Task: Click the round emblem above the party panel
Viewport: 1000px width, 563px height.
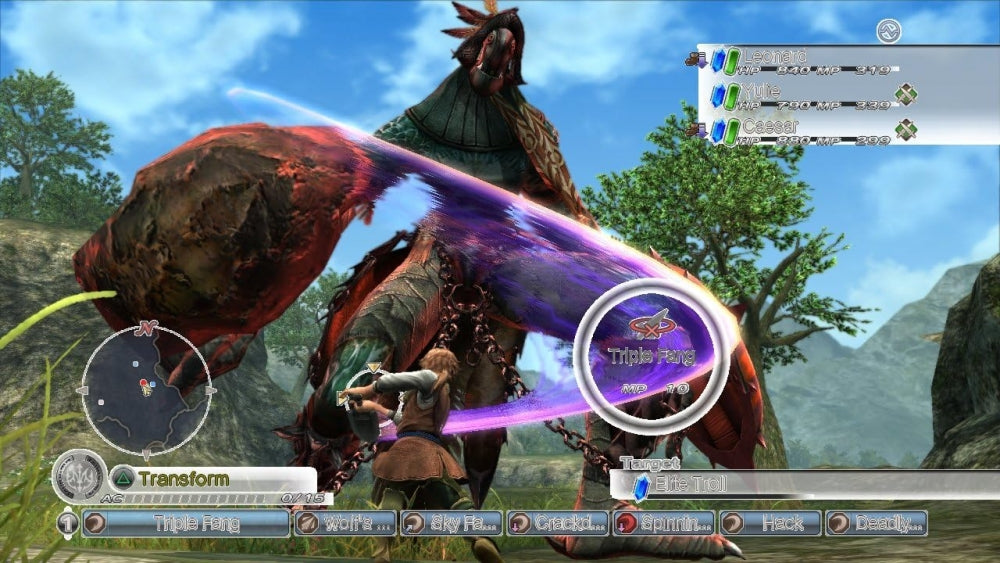Action: point(888,32)
